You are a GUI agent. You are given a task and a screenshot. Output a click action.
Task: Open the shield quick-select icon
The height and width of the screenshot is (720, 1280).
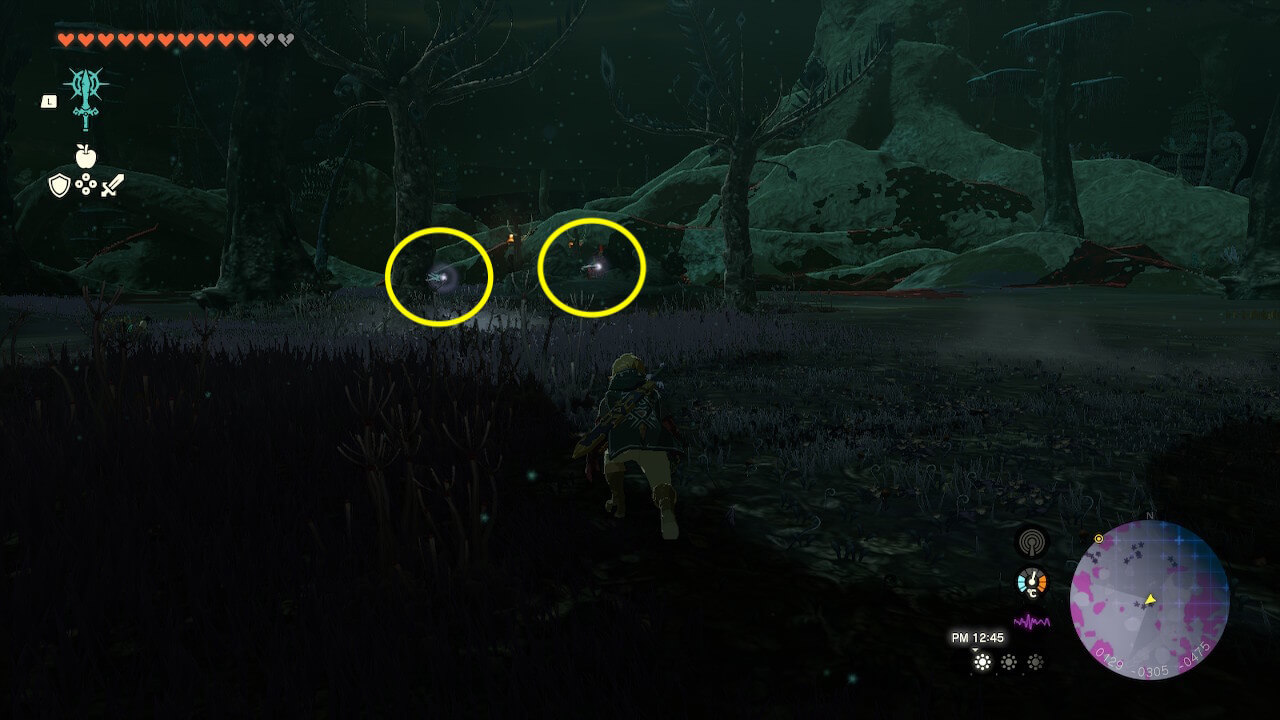point(60,185)
